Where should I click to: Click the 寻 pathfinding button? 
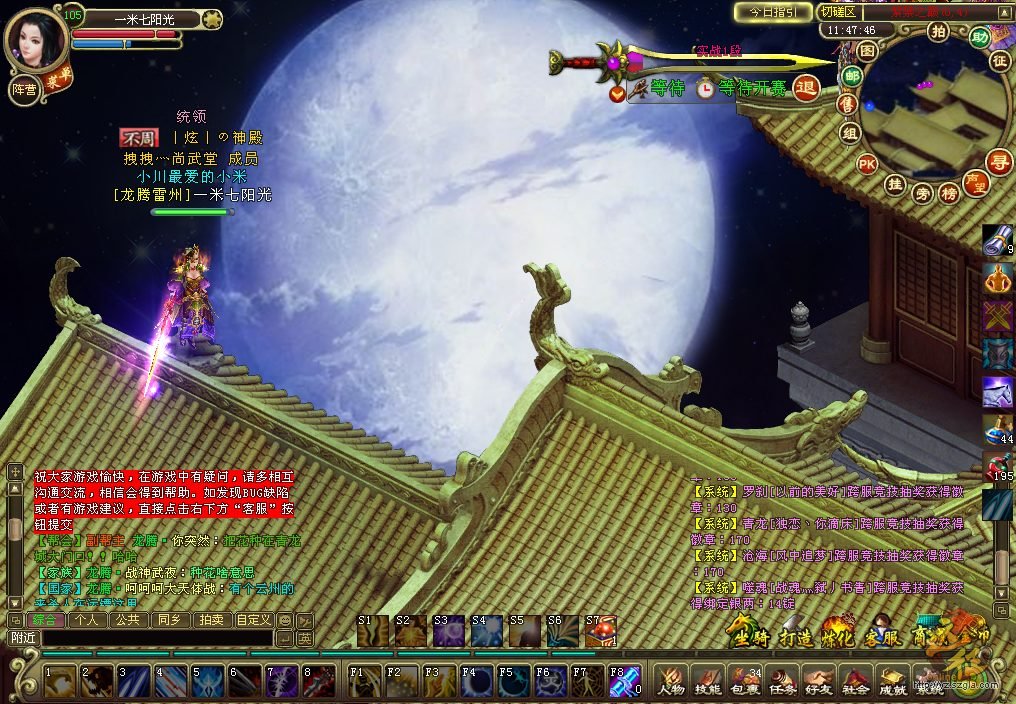pyautogui.click(x=997, y=161)
